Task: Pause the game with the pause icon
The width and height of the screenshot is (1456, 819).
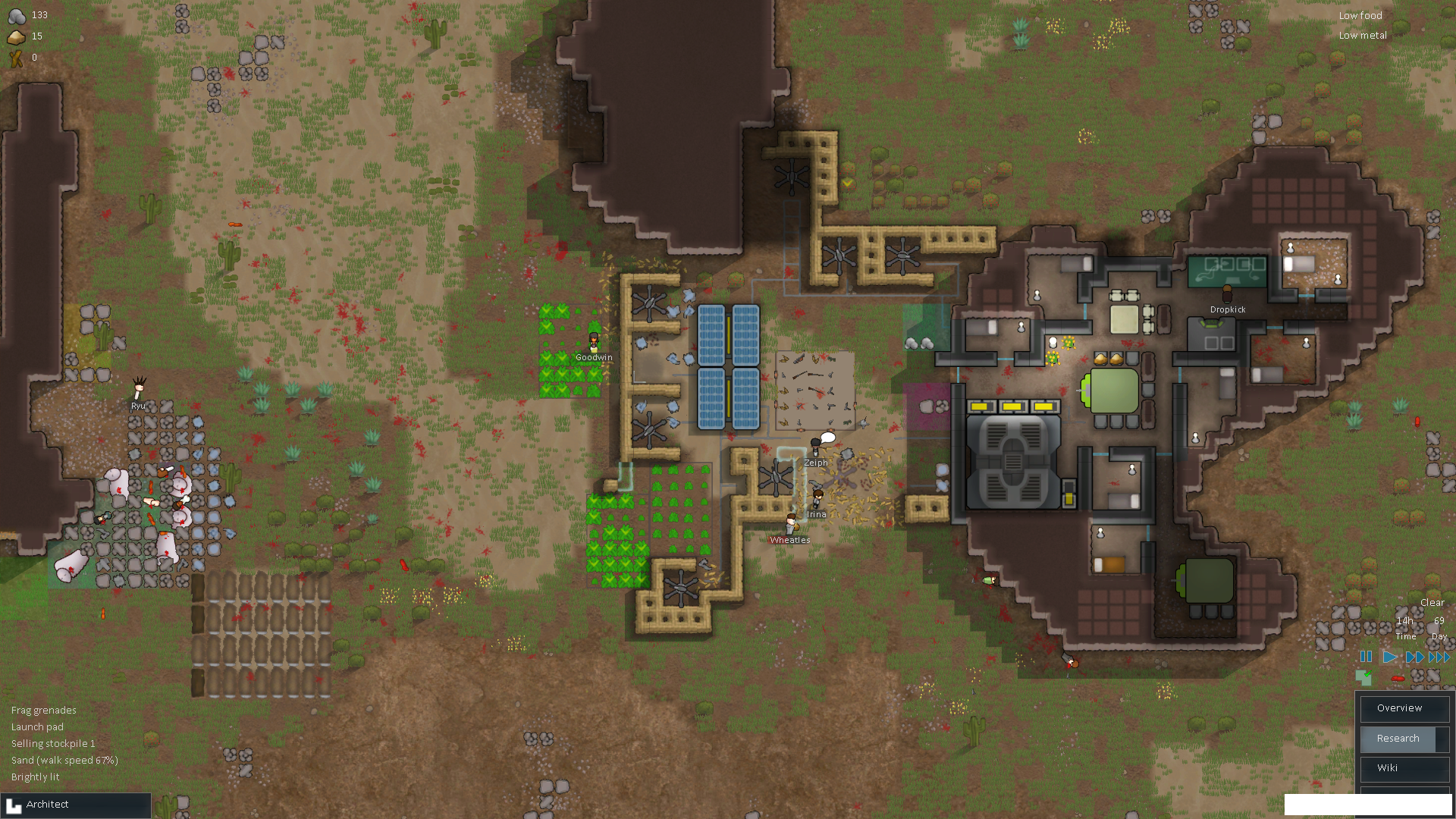Action: tap(1365, 657)
